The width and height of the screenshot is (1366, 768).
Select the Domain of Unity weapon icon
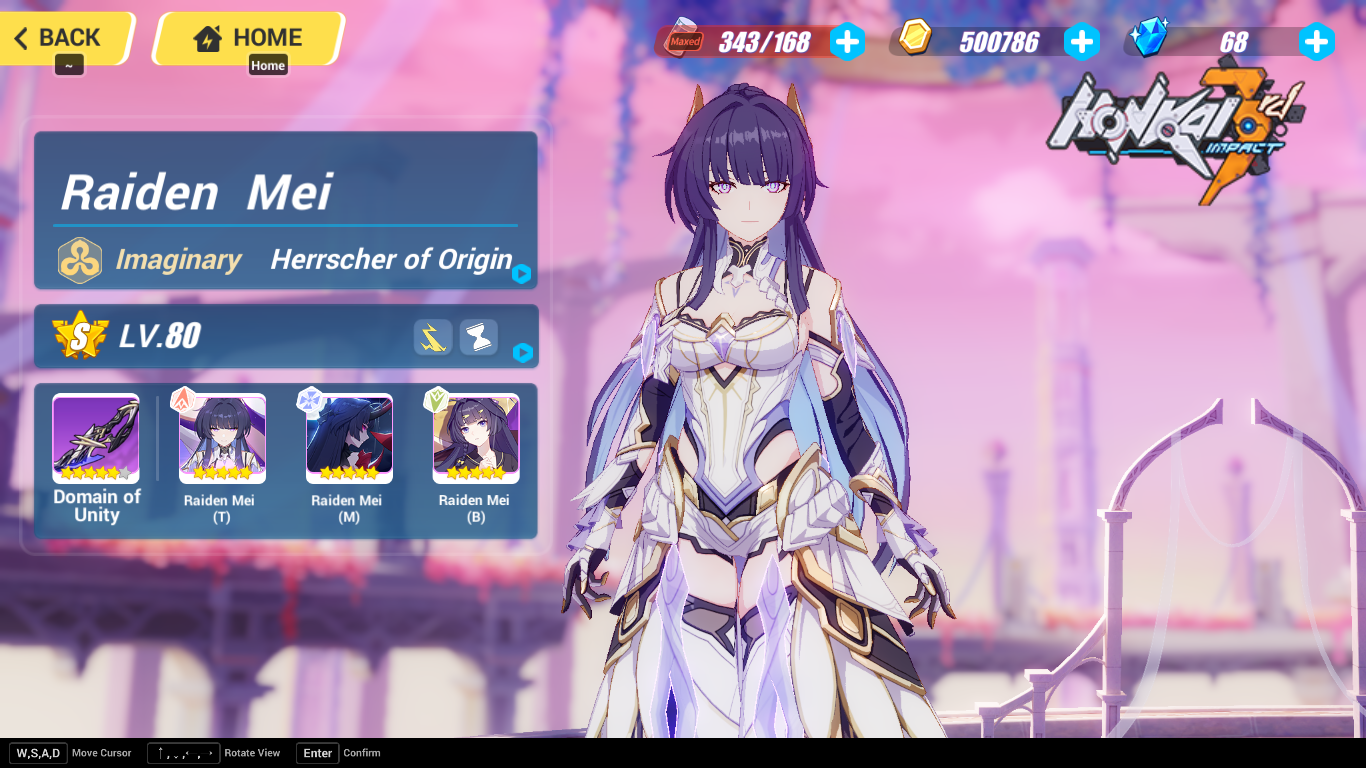click(x=95, y=438)
